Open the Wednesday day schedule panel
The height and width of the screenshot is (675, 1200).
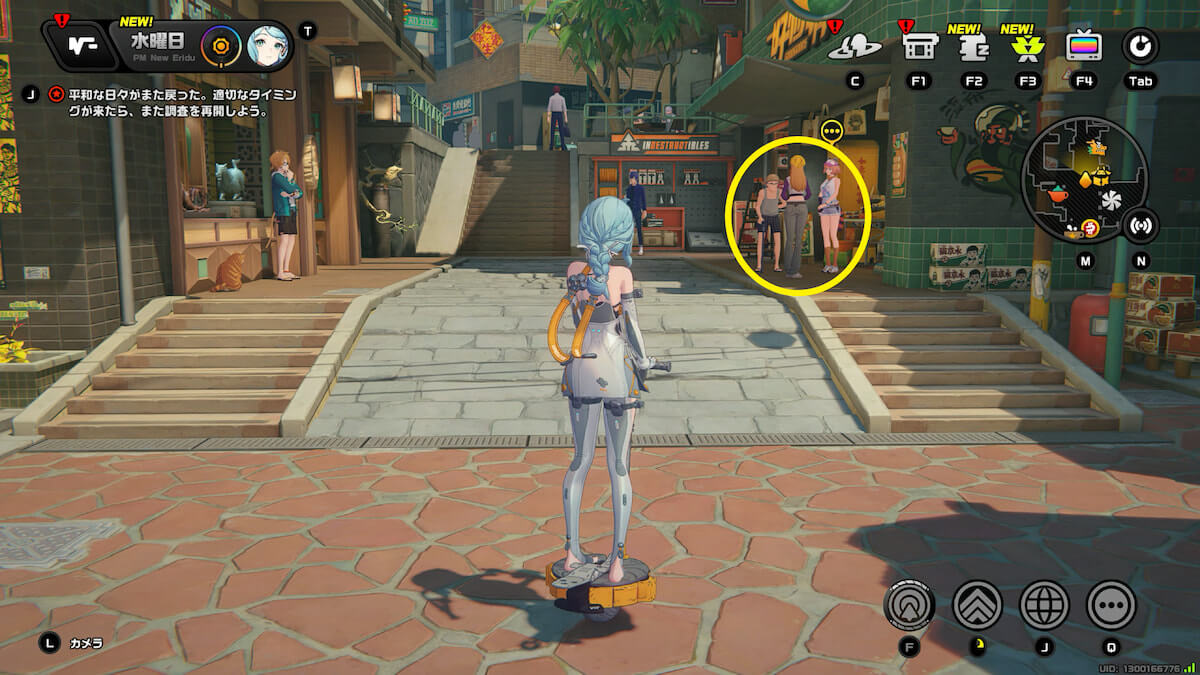160,44
